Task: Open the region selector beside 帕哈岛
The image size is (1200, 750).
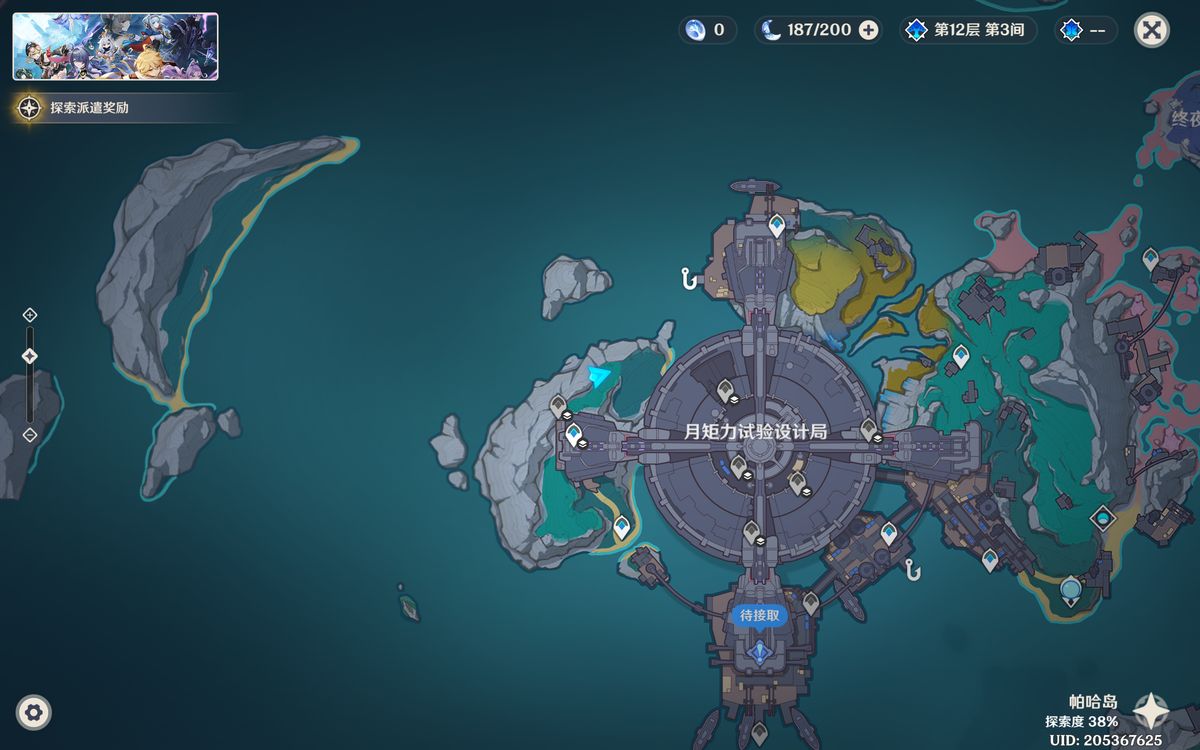Action: pos(1150,710)
